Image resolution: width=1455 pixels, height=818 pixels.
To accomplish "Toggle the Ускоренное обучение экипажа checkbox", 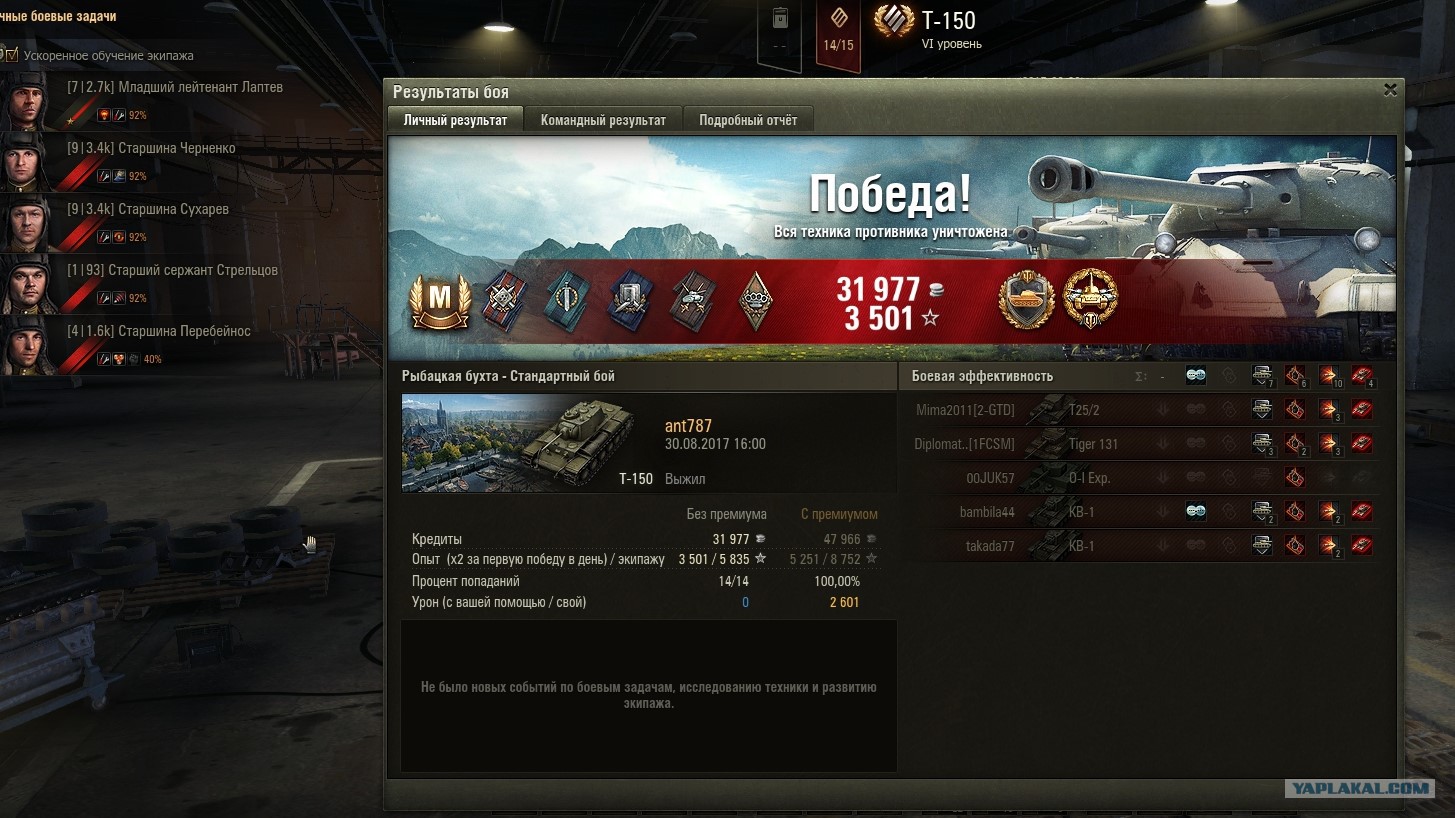I will coord(12,55).
